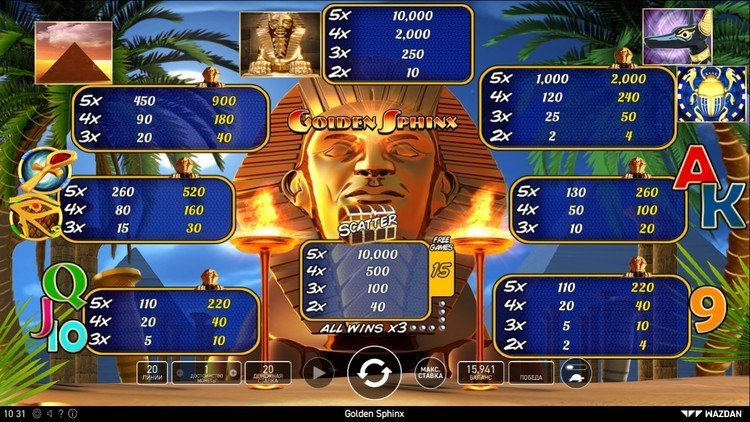Start autoplay with the play triangle button

[319, 373]
